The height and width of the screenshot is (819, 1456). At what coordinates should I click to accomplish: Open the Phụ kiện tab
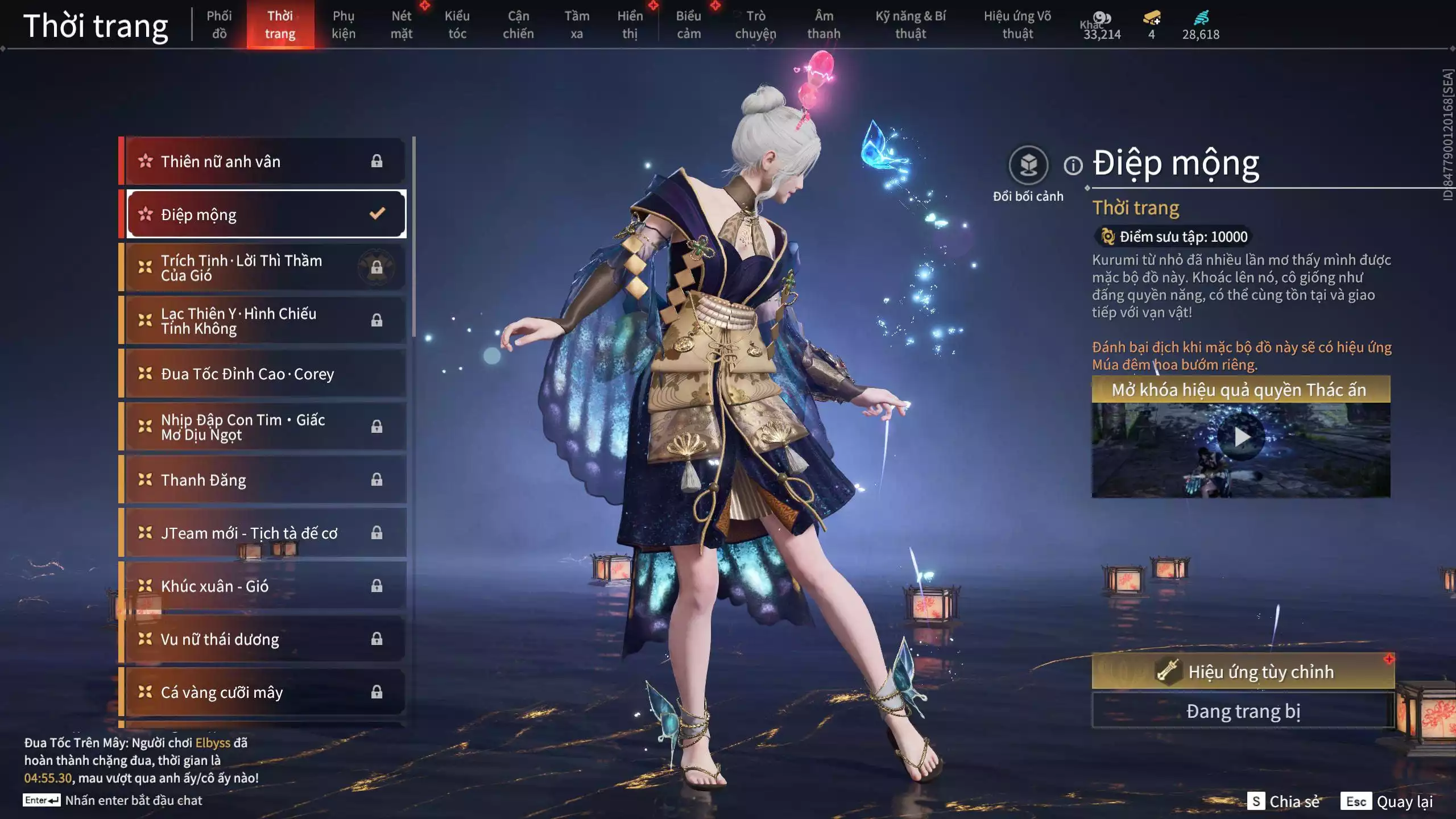[344, 24]
